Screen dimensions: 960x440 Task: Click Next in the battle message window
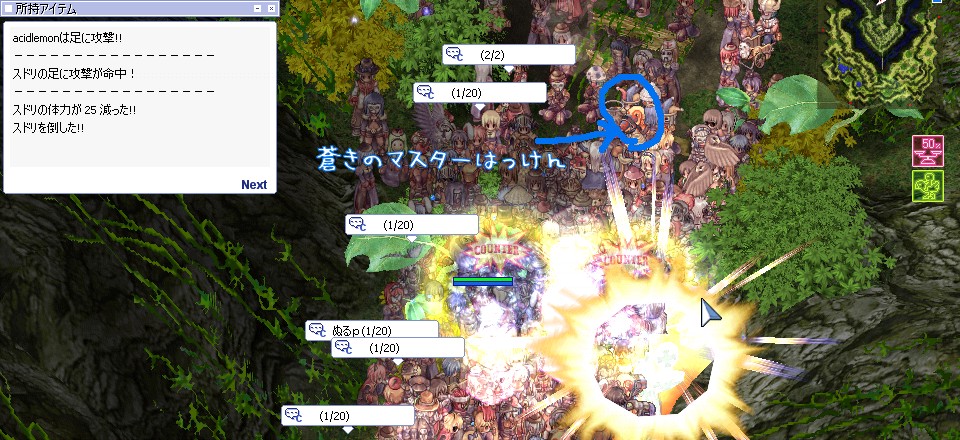pyautogui.click(x=254, y=184)
